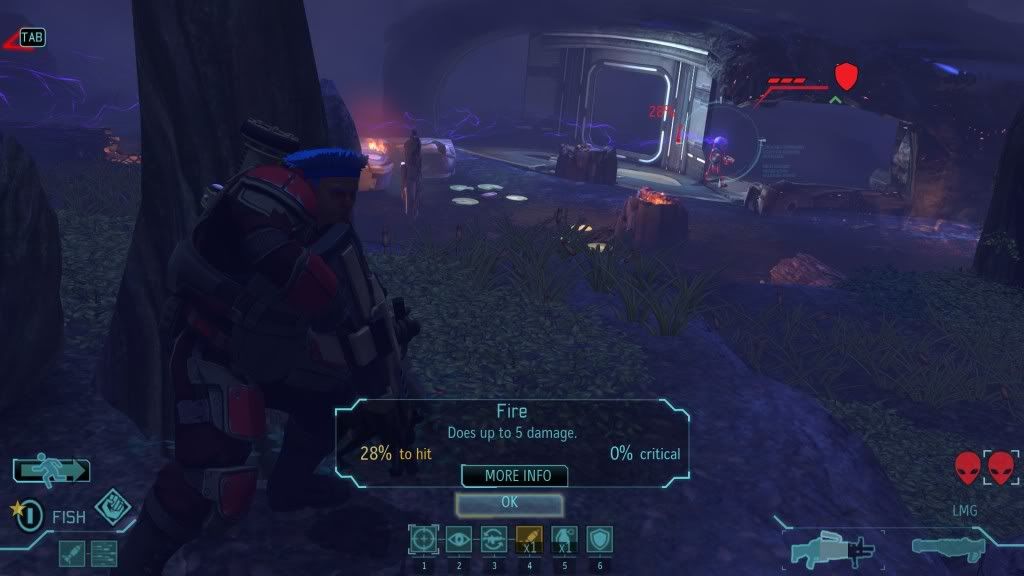Activate the Hunker Down shield ability
This screenshot has width=1024, height=576.
coord(599,540)
